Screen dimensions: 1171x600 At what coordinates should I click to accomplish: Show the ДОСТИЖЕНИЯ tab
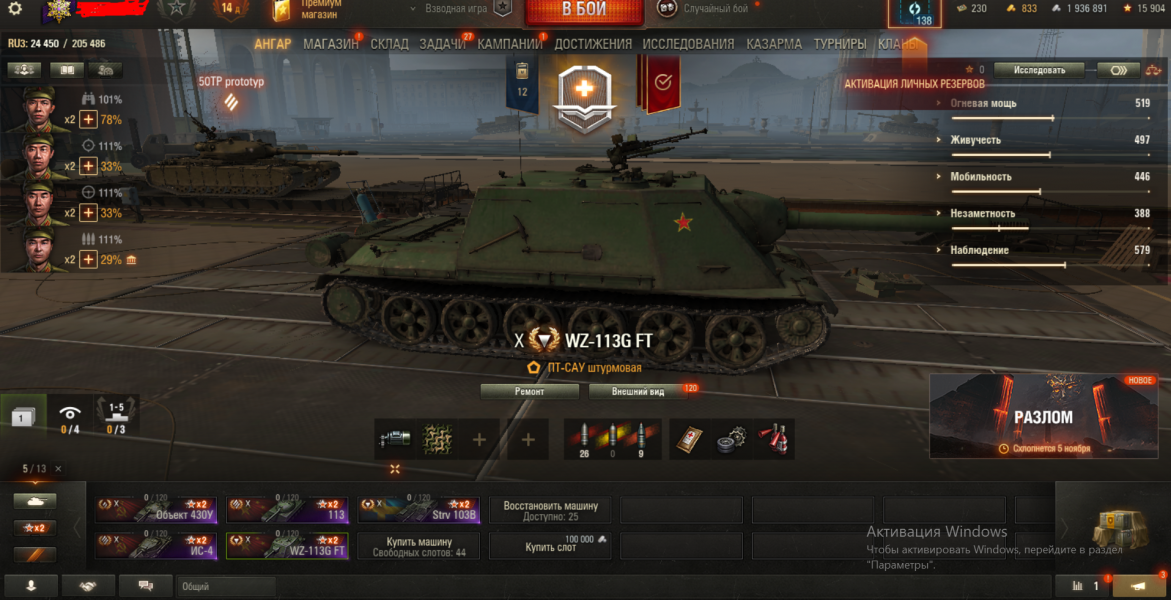(x=593, y=44)
